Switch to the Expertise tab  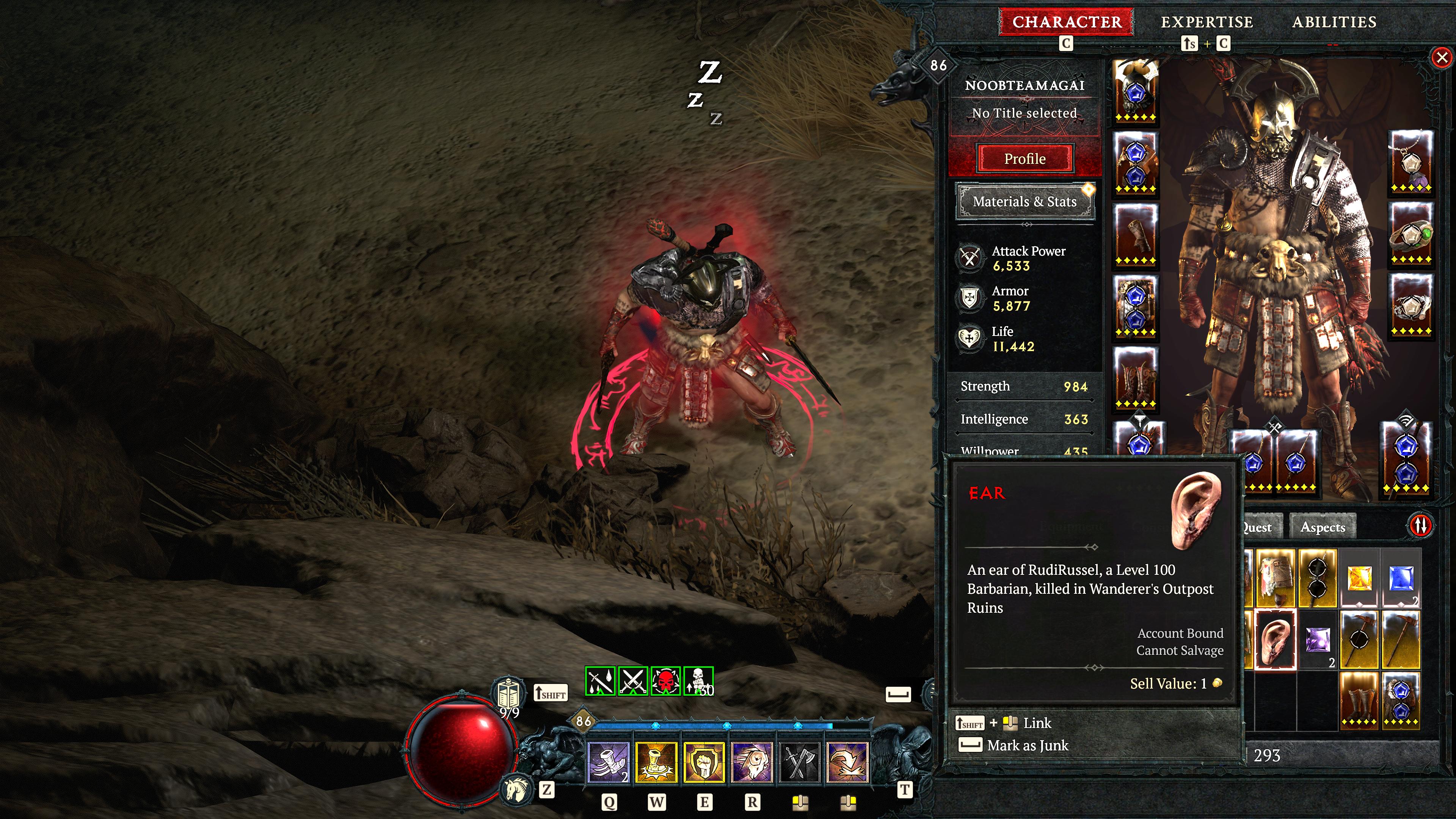pyautogui.click(x=1207, y=22)
